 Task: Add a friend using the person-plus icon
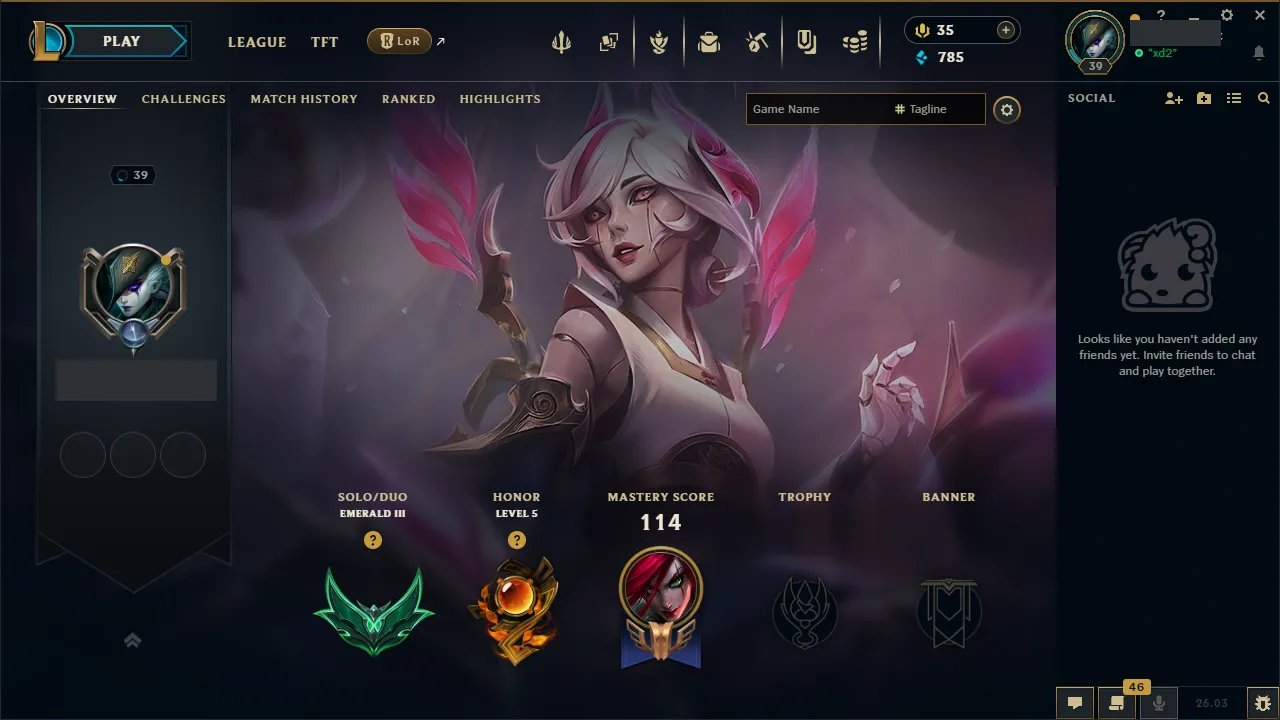(1173, 98)
